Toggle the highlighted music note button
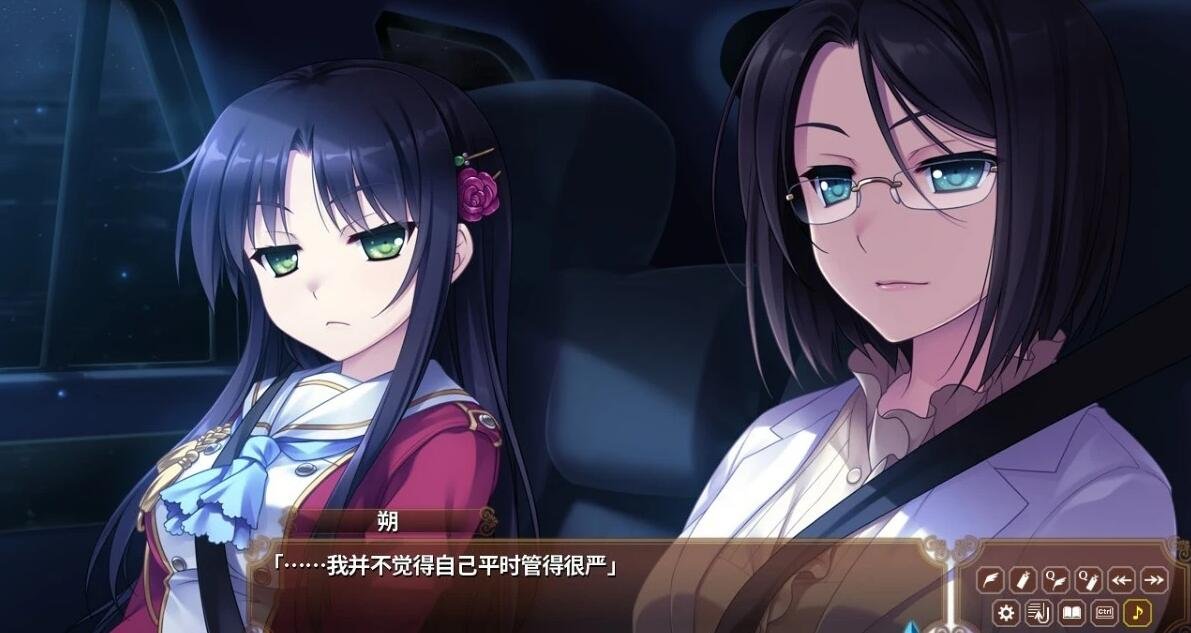The width and height of the screenshot is (1191, 633). coord(1137,612)
